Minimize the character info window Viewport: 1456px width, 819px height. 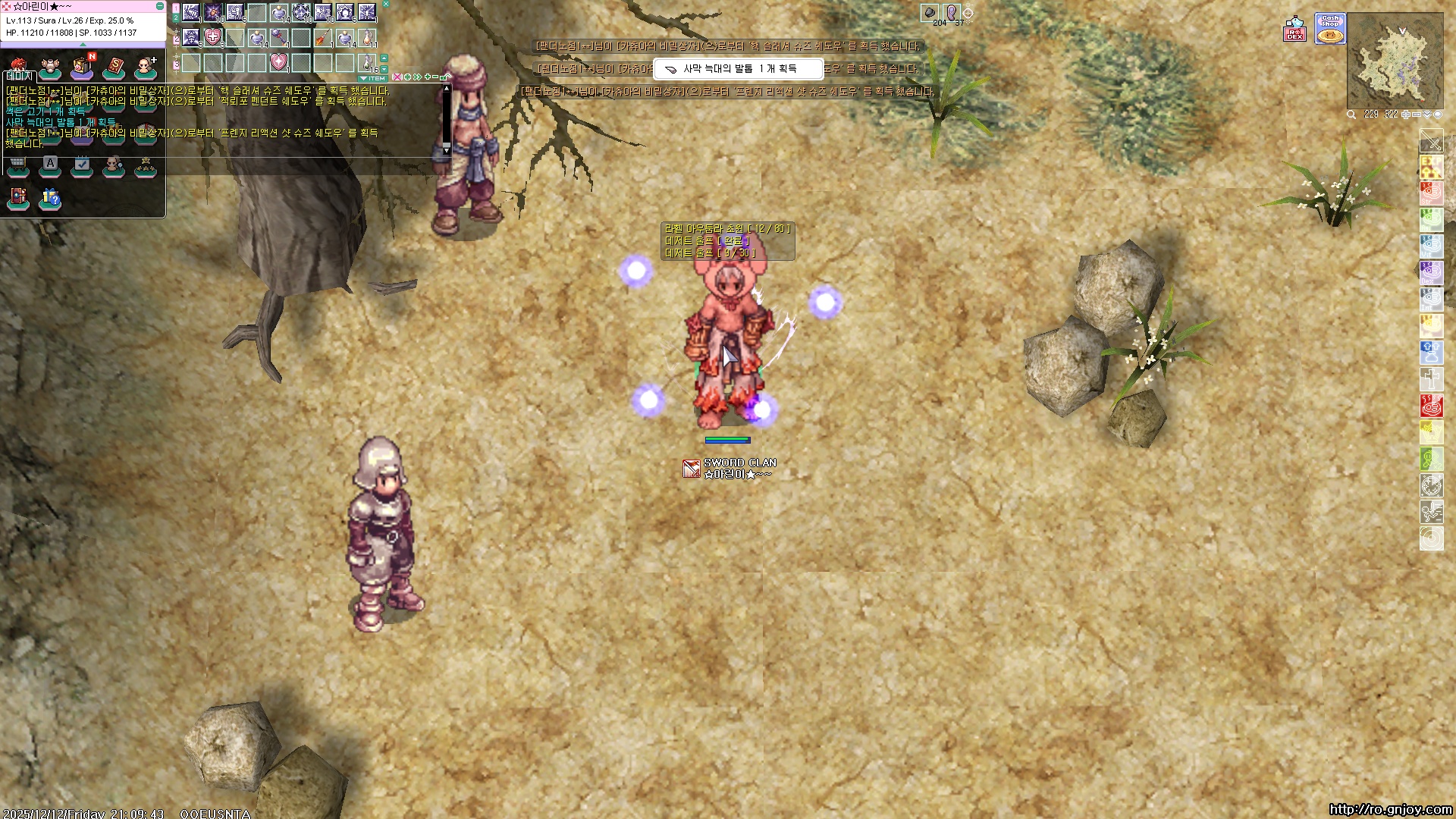pyautogui.click(x=159, y=6)
